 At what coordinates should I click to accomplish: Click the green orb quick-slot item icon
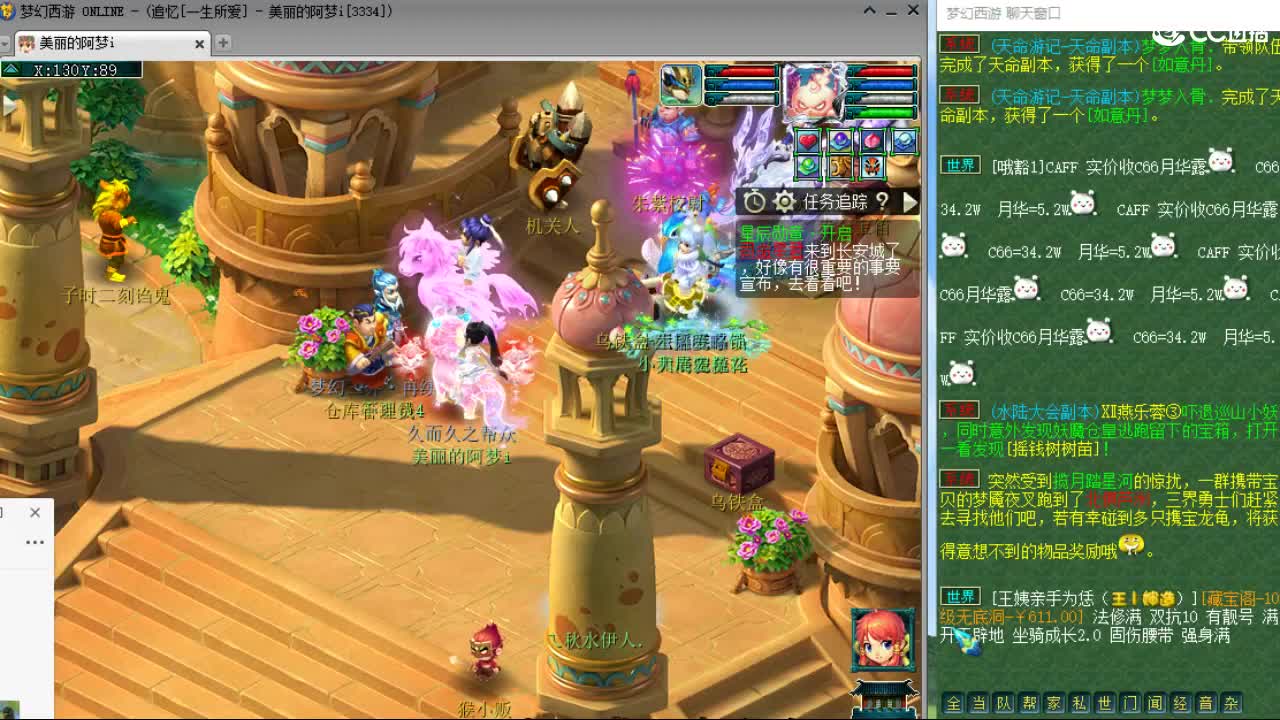(x=807, y=167)
